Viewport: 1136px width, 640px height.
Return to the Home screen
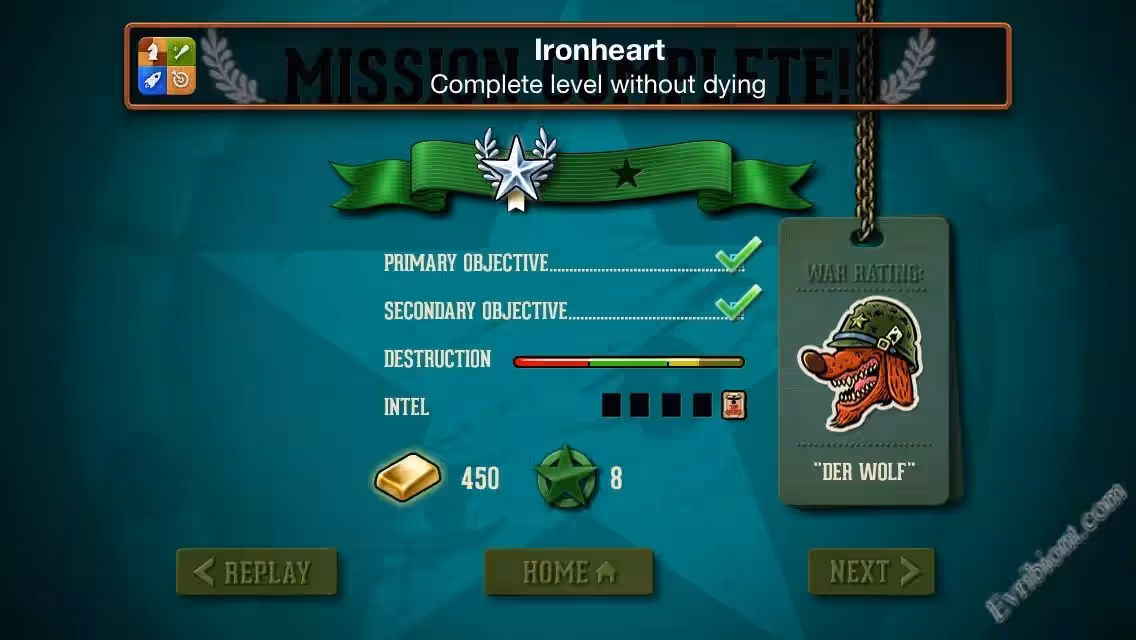[568, 572]
